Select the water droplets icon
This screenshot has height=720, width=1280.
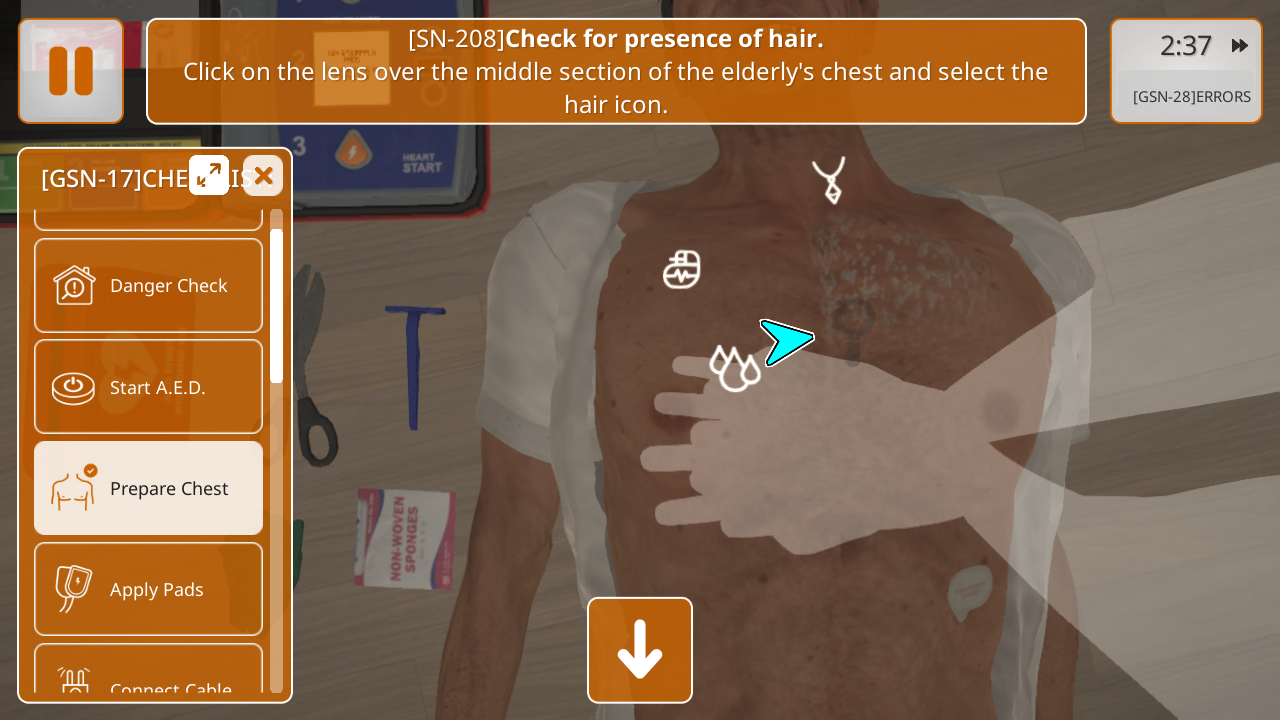pos(734,368)
